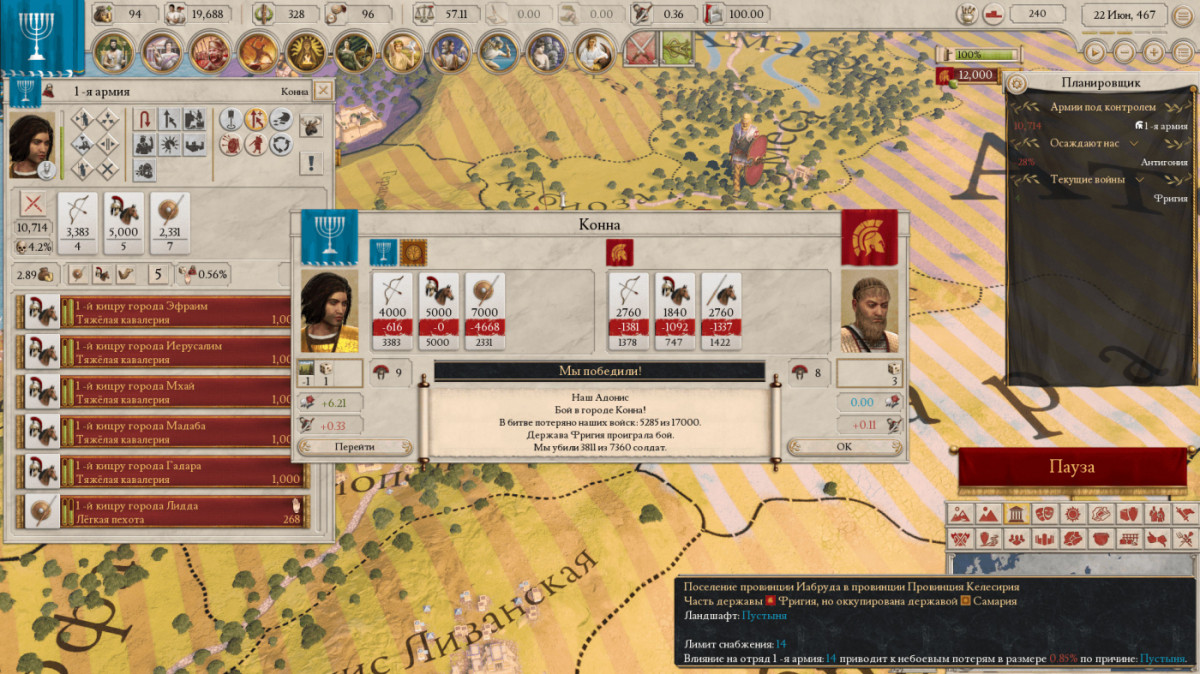Switch to the sun symbol map mode
Image resolution: width=1200 pixels, height=674 pixels.
pos(1072,514)
